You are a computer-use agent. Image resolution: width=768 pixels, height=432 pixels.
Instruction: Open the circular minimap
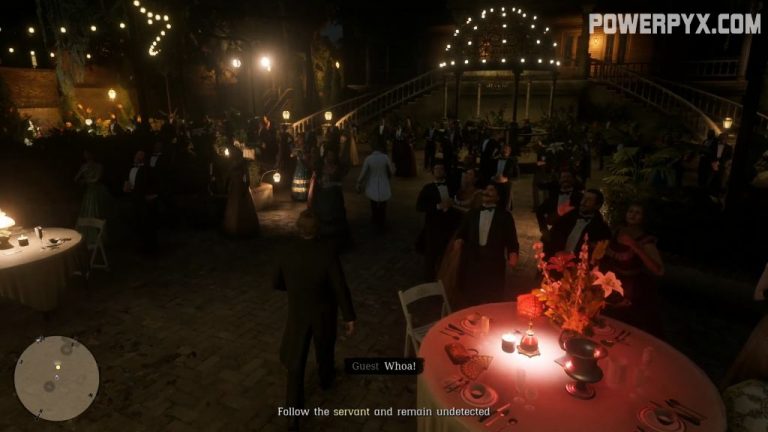(56, 377)
